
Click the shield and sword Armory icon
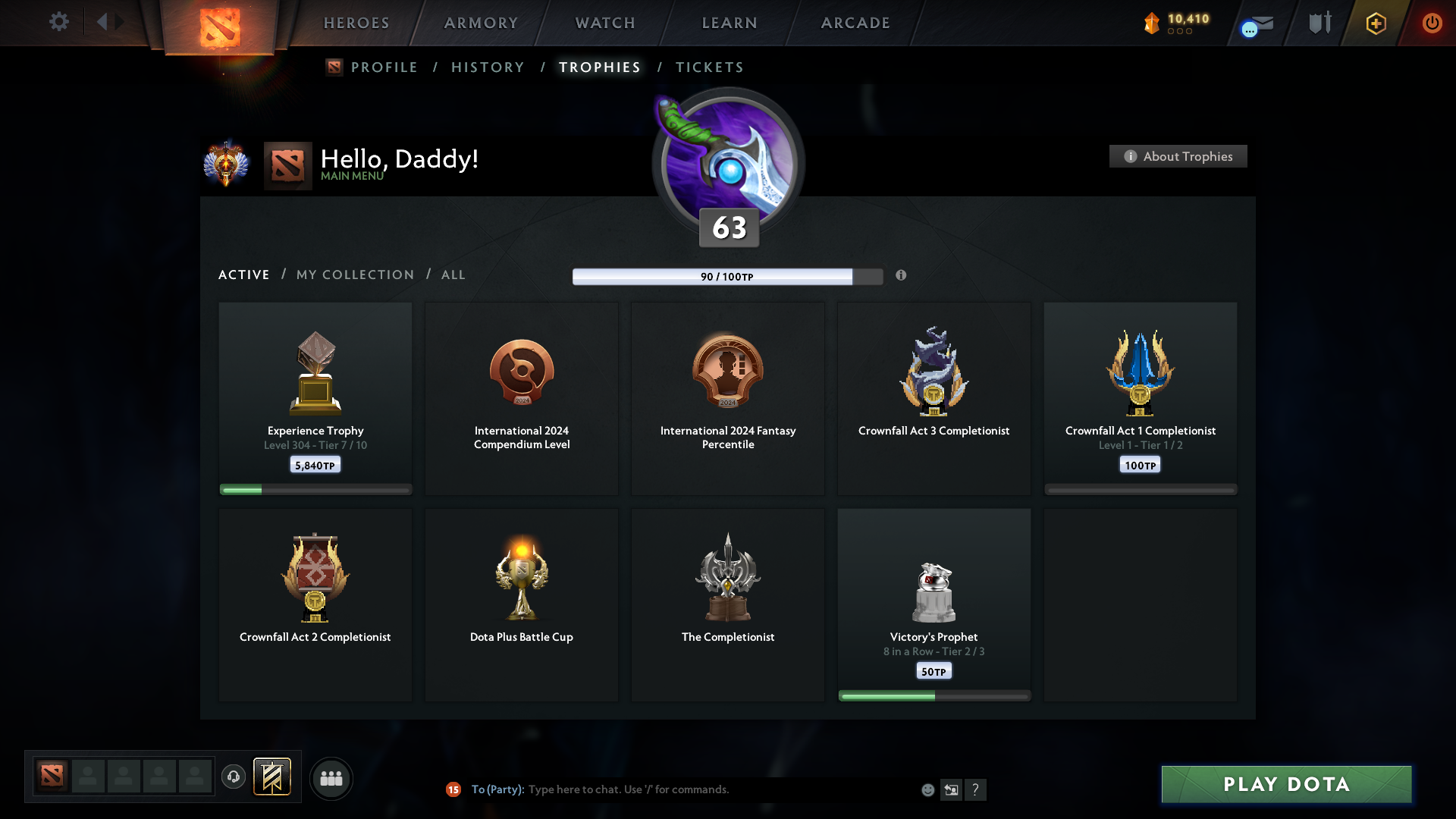coord(1319,23)
